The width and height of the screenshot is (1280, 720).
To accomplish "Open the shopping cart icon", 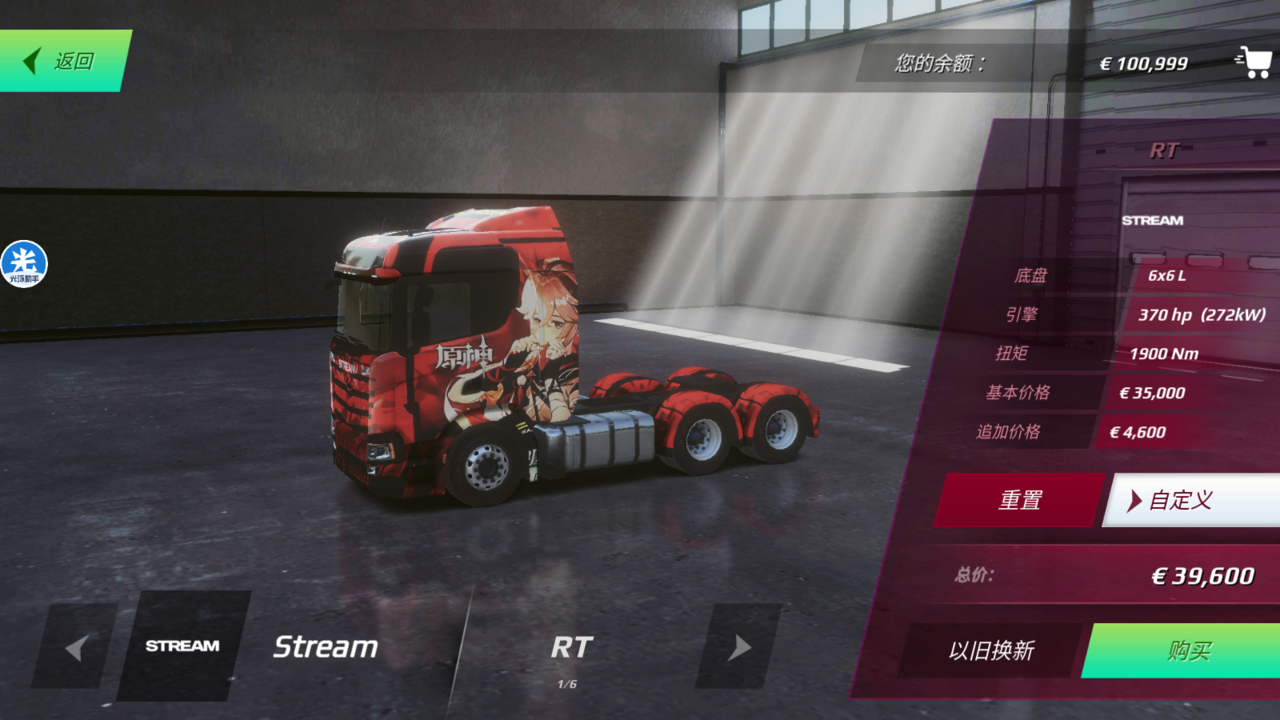I will [x=1252, y=62].
